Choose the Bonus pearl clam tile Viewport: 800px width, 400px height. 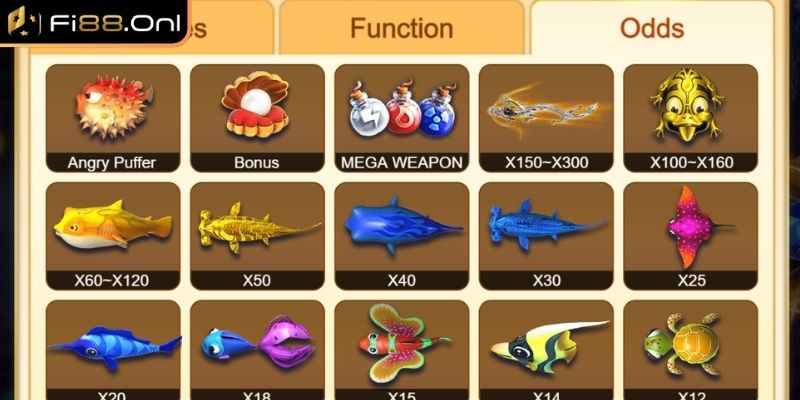(x=257, y=118)
